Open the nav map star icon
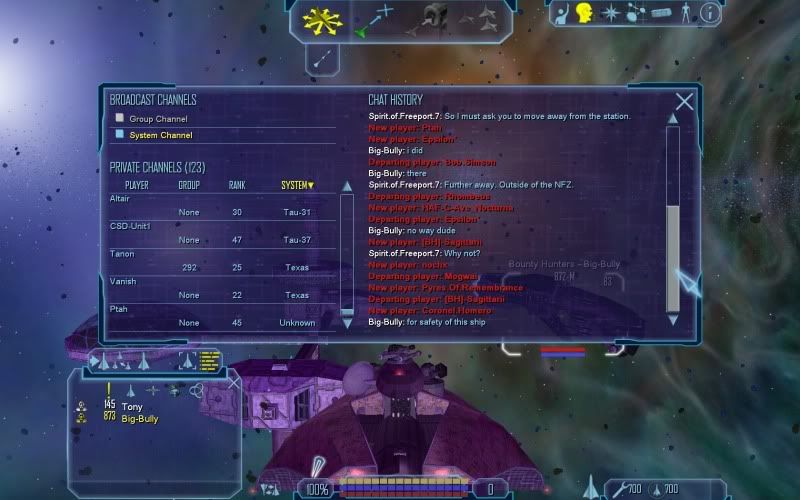This screenshot has height=500, width=800. tap(612, 13)
